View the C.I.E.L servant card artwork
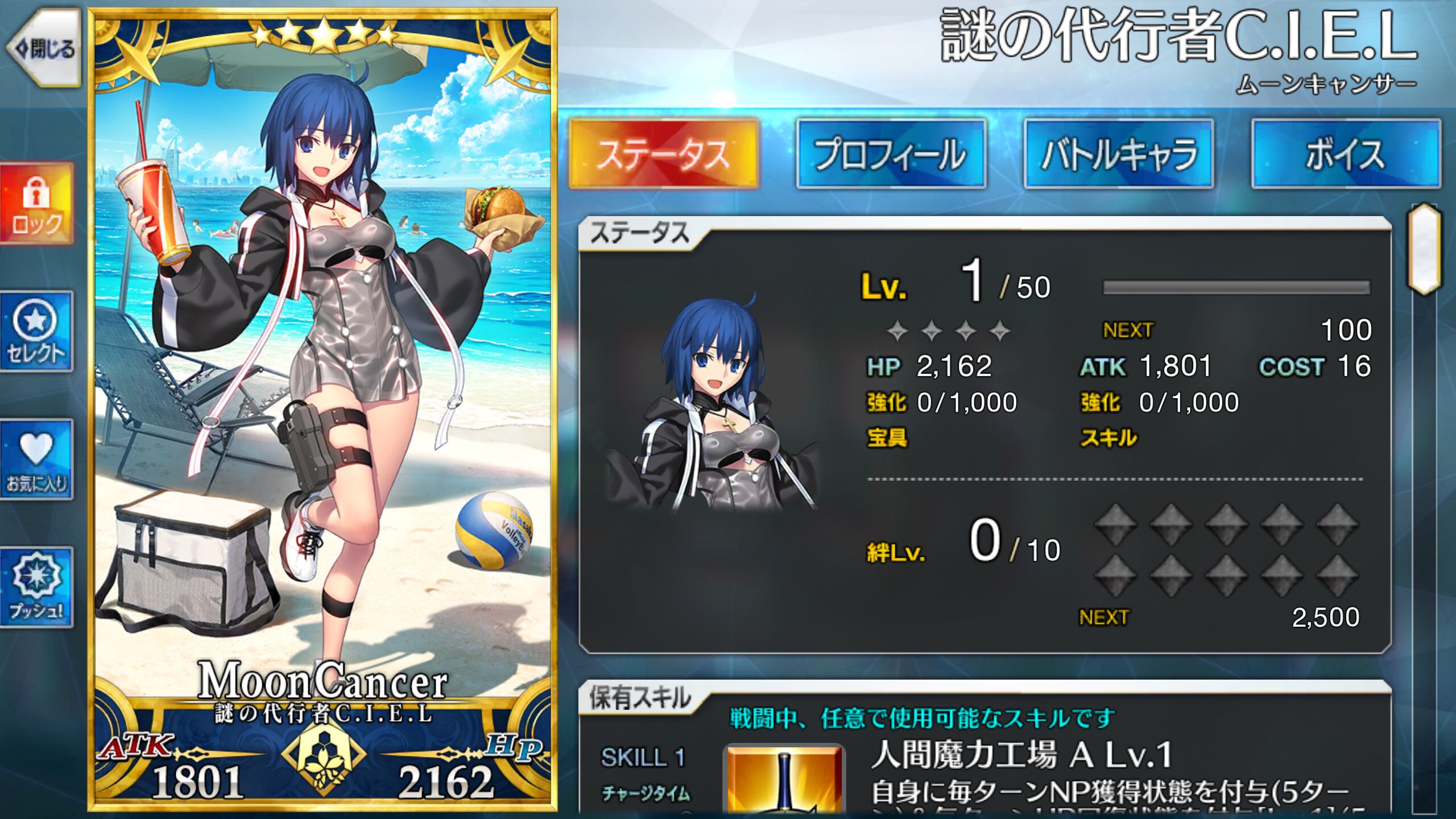1456x819 pixels. click(322, 364)
